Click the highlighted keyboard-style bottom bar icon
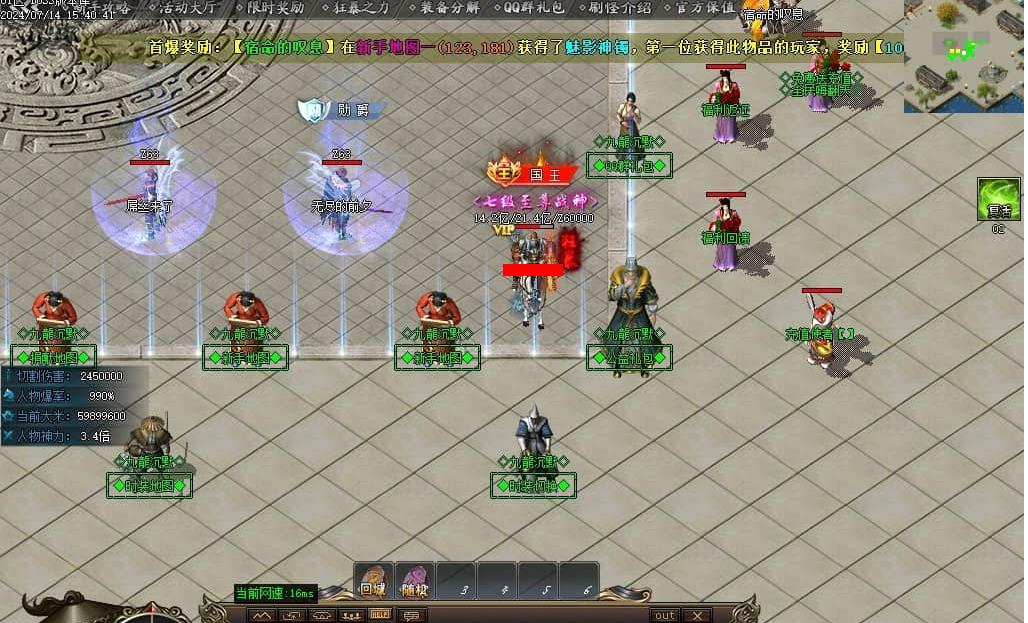The image size is (1028, 623). pos(380,615)
